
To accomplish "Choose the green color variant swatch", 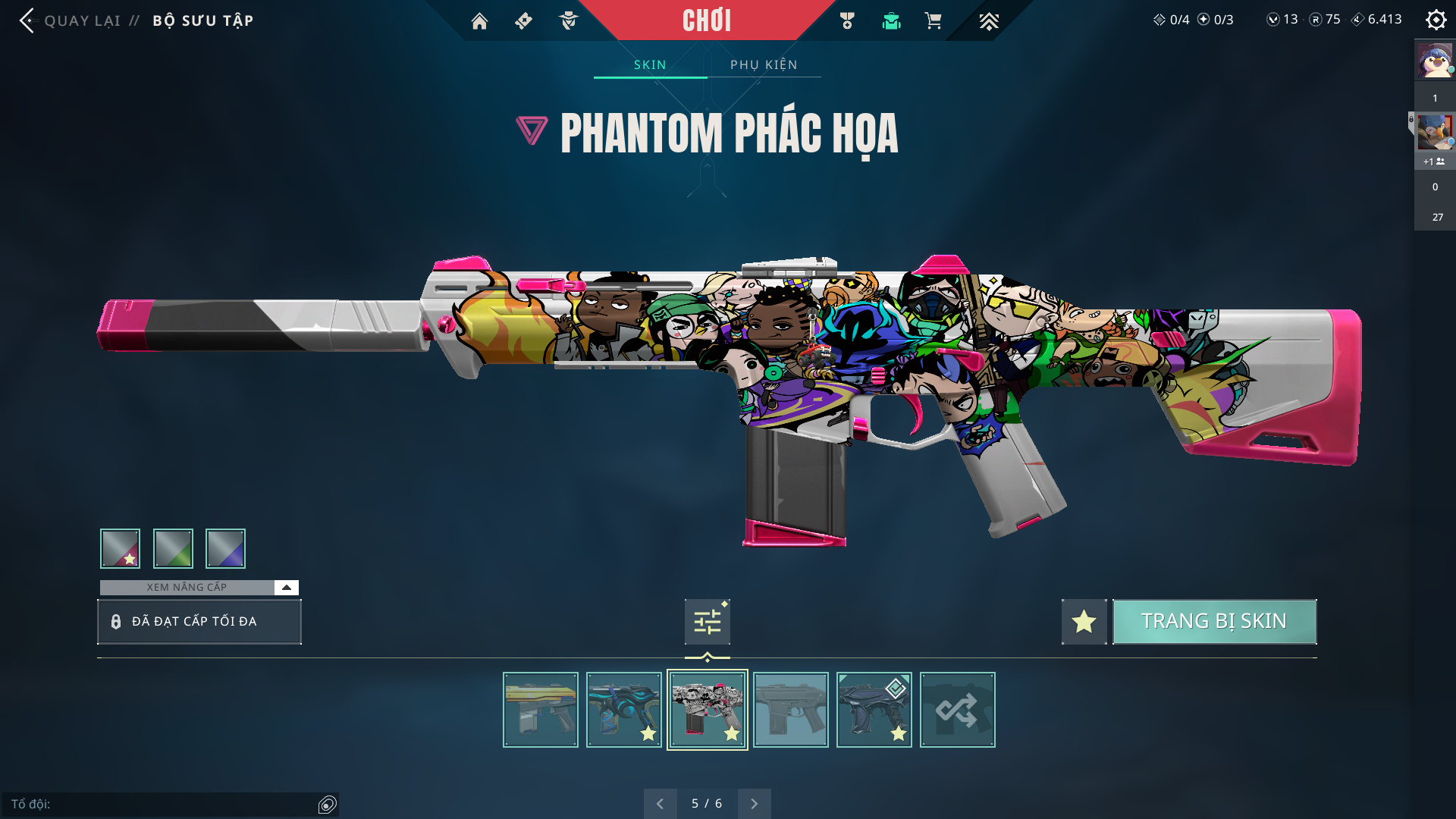I will (173, 548).
